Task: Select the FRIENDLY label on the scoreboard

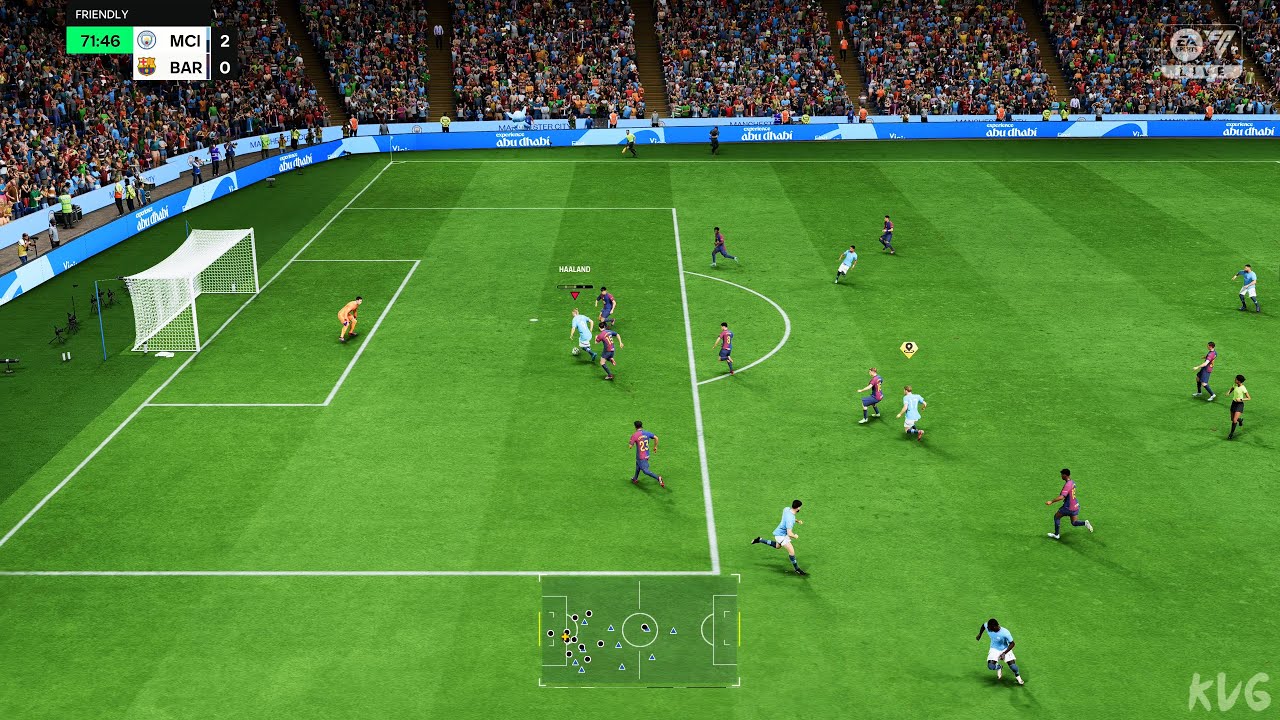Action: 101,14
